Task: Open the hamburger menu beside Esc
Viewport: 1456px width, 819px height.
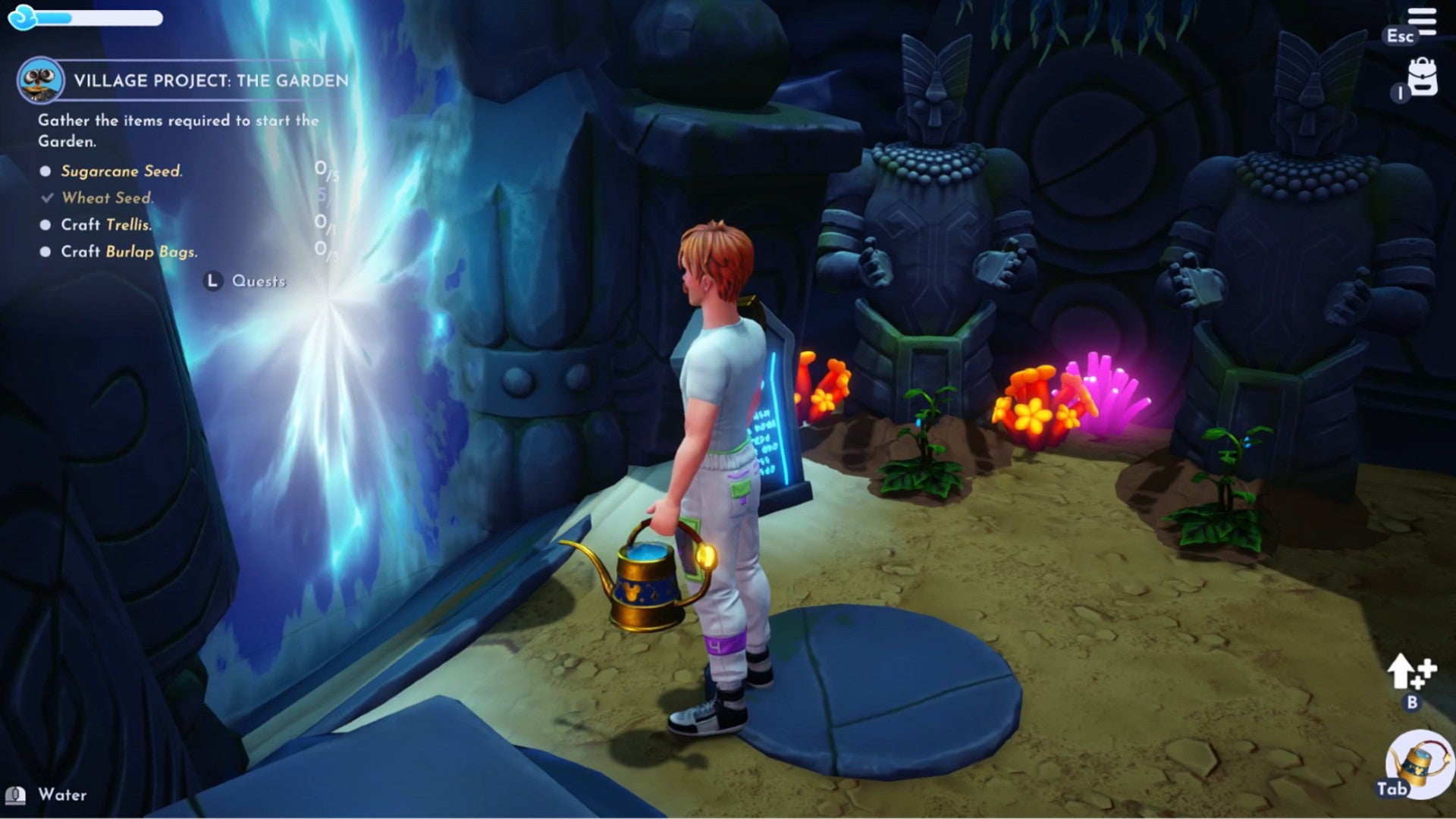Action: (1421, 20)
